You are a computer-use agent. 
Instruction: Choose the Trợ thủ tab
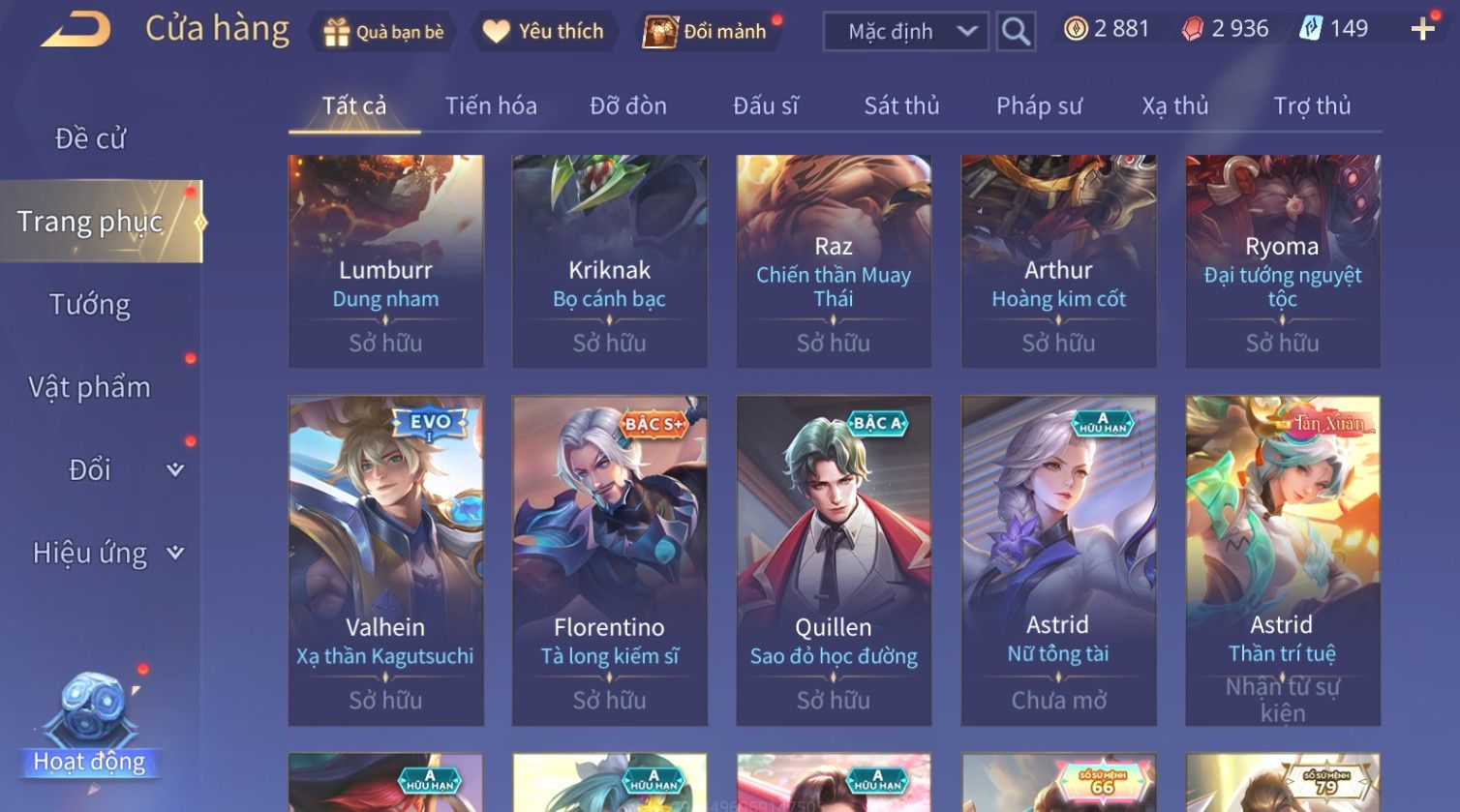[1312, 105]
